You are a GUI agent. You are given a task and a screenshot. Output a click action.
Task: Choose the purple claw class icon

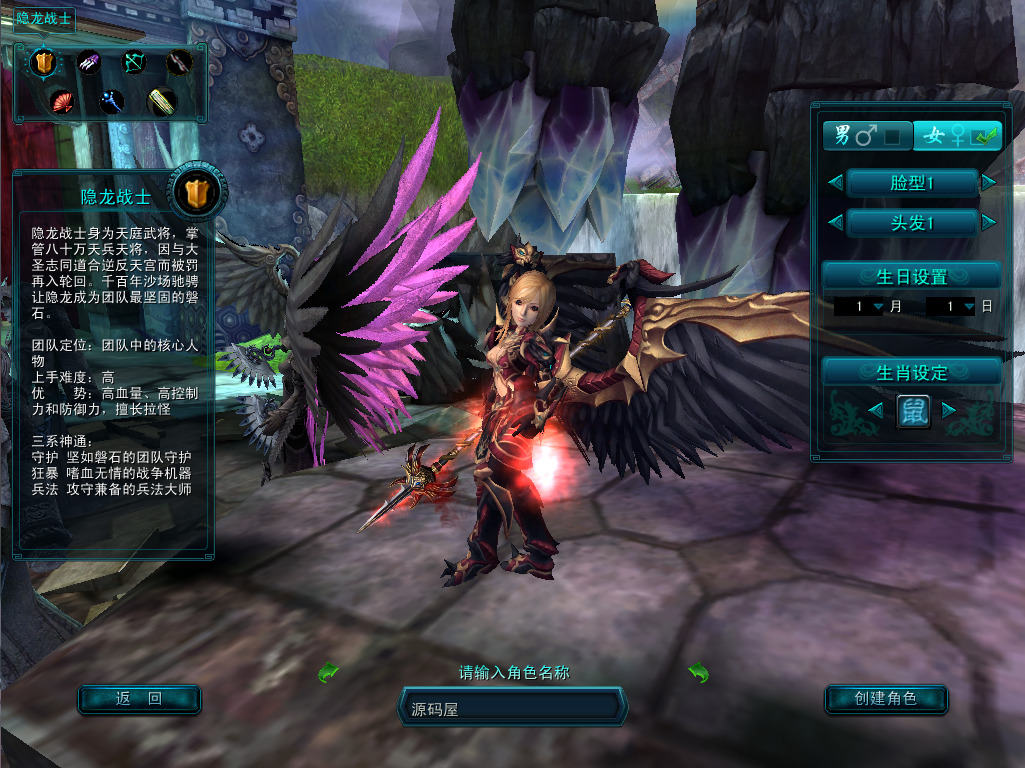click(x=89, y=63)
